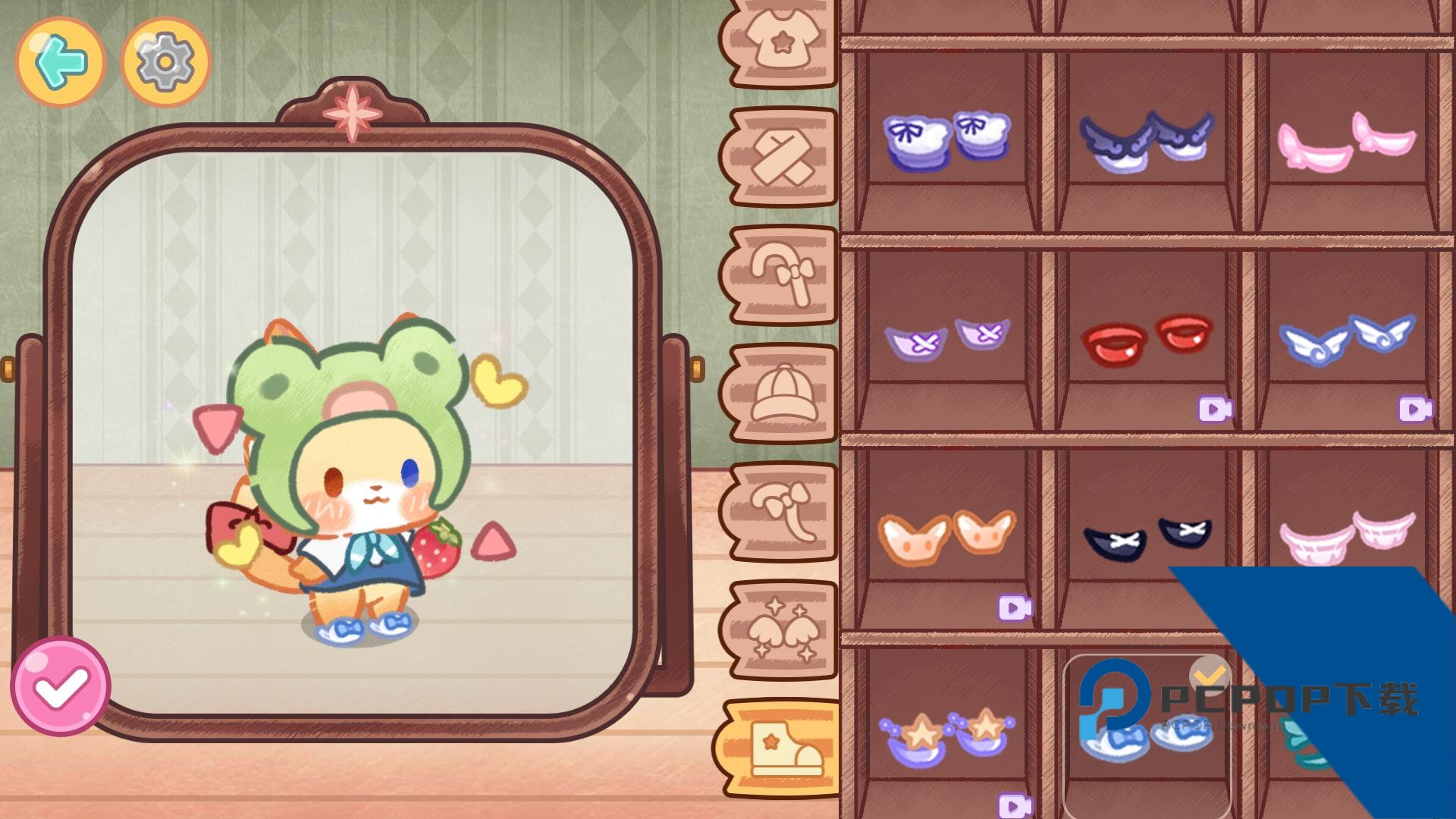Screen dimensions: 1456x819
Task: Pick the shiny red shoes
Action: (1147, 339)
